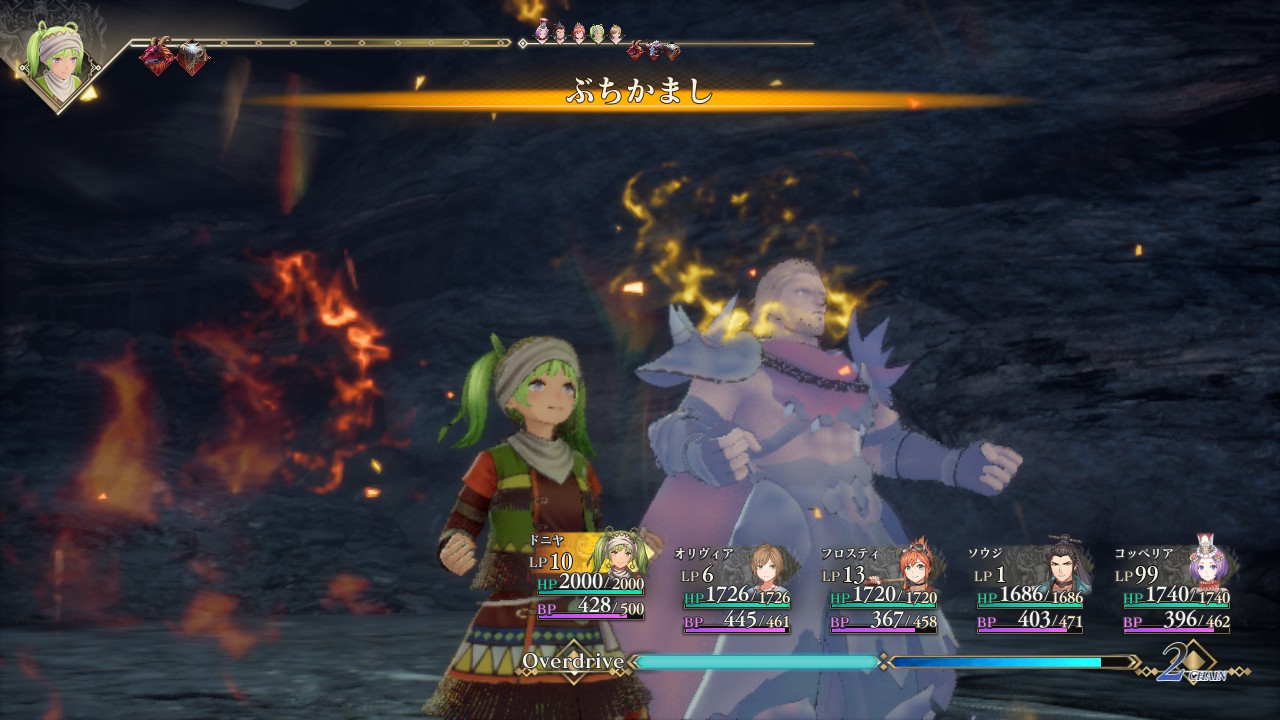This screenshot has height=720, width=1280.
Task: Select Olivia's party status panel
Action: click(x=736, y=588)
